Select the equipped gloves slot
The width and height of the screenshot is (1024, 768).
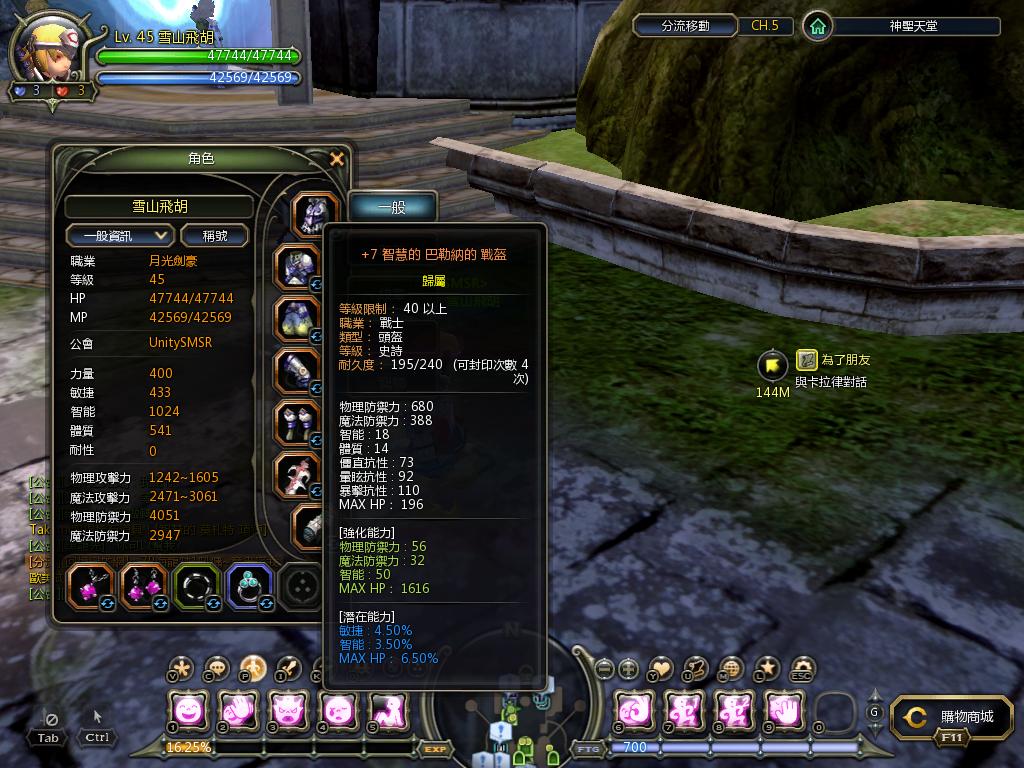point(297,371)
